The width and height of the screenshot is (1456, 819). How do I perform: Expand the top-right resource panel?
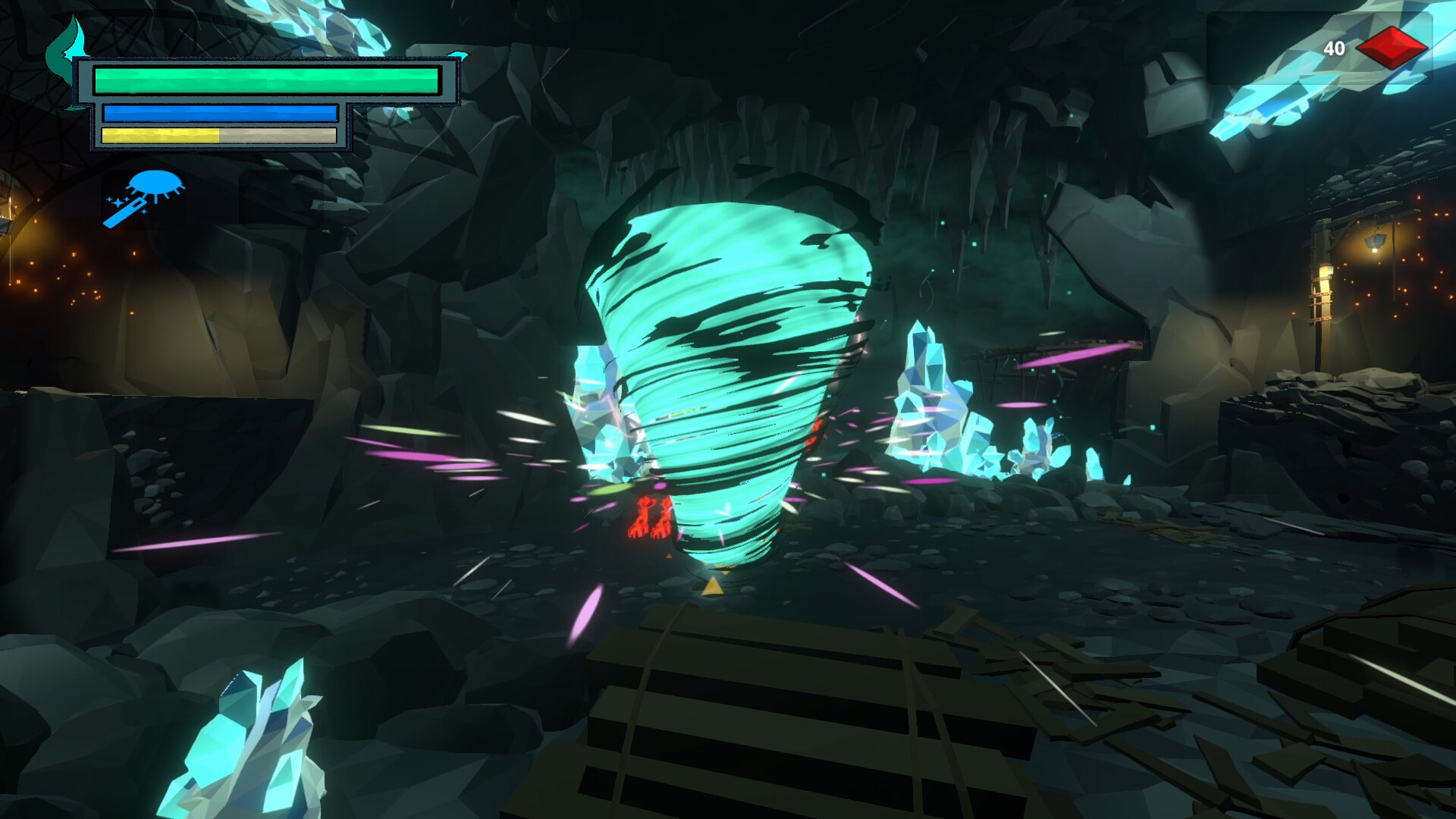click(x=1365, y=49)
